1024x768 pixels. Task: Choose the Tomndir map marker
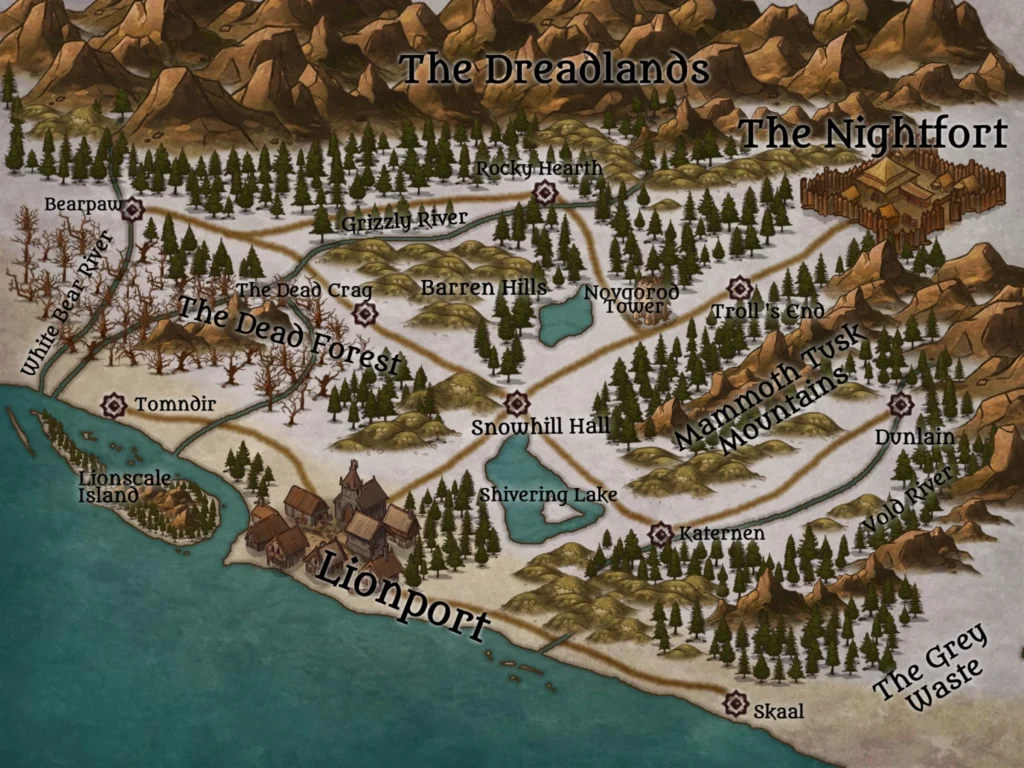[x=114, y=405]
